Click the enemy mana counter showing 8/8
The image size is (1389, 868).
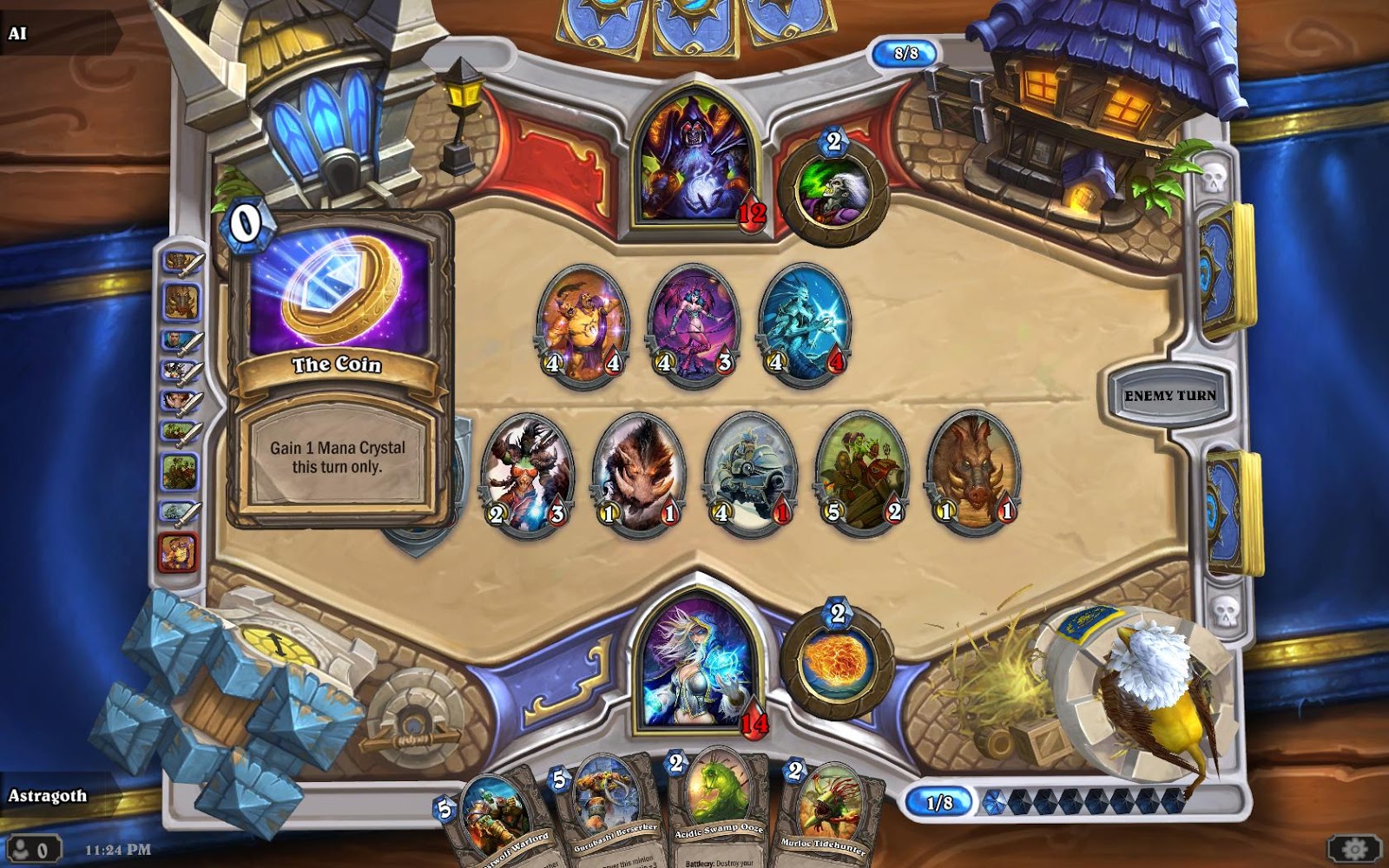[903, 51]
